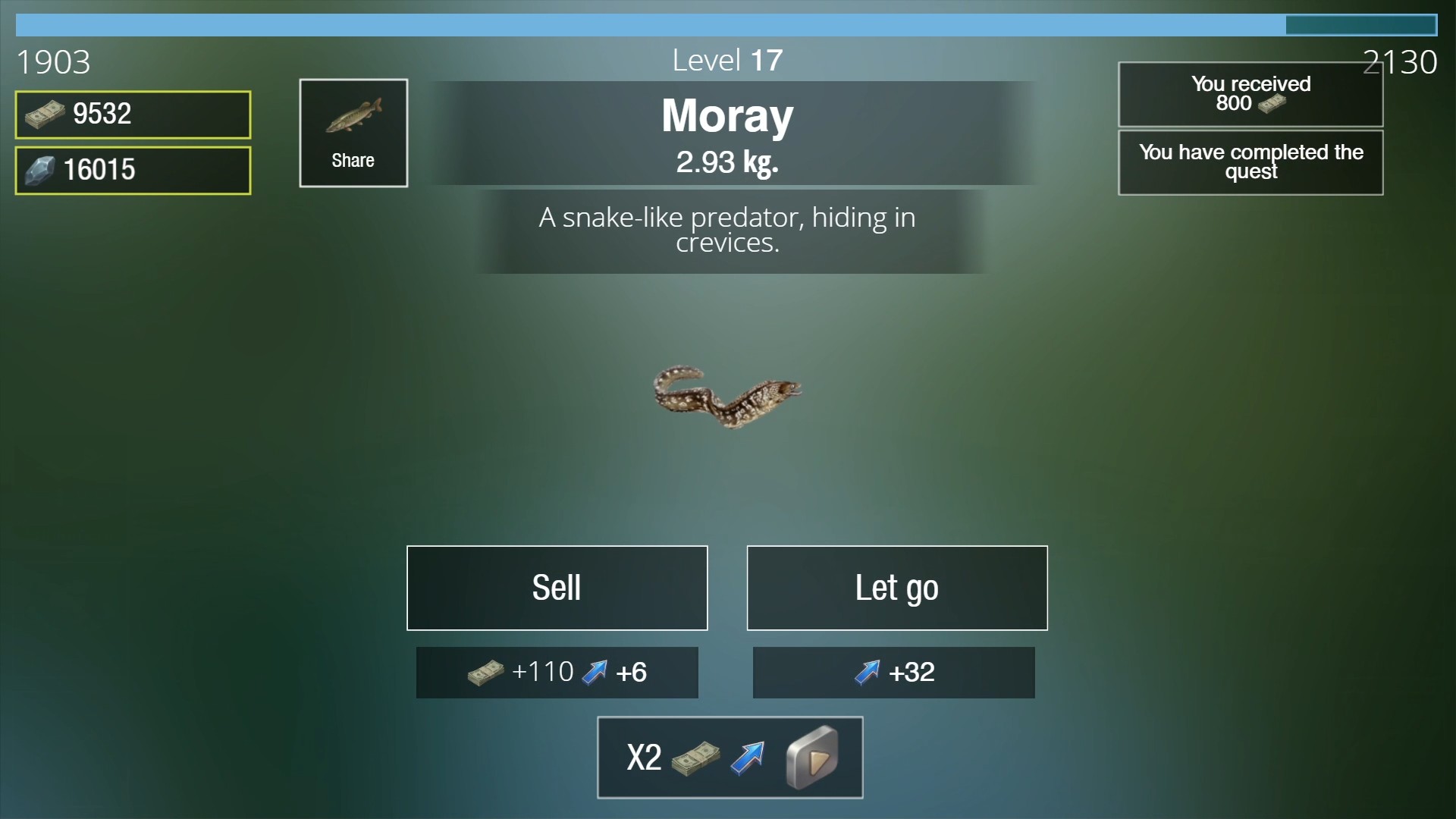This screenshot has height=819, width=1456.
Task: Click the money stack icon in the X2 bar
Action: (695, 758)
